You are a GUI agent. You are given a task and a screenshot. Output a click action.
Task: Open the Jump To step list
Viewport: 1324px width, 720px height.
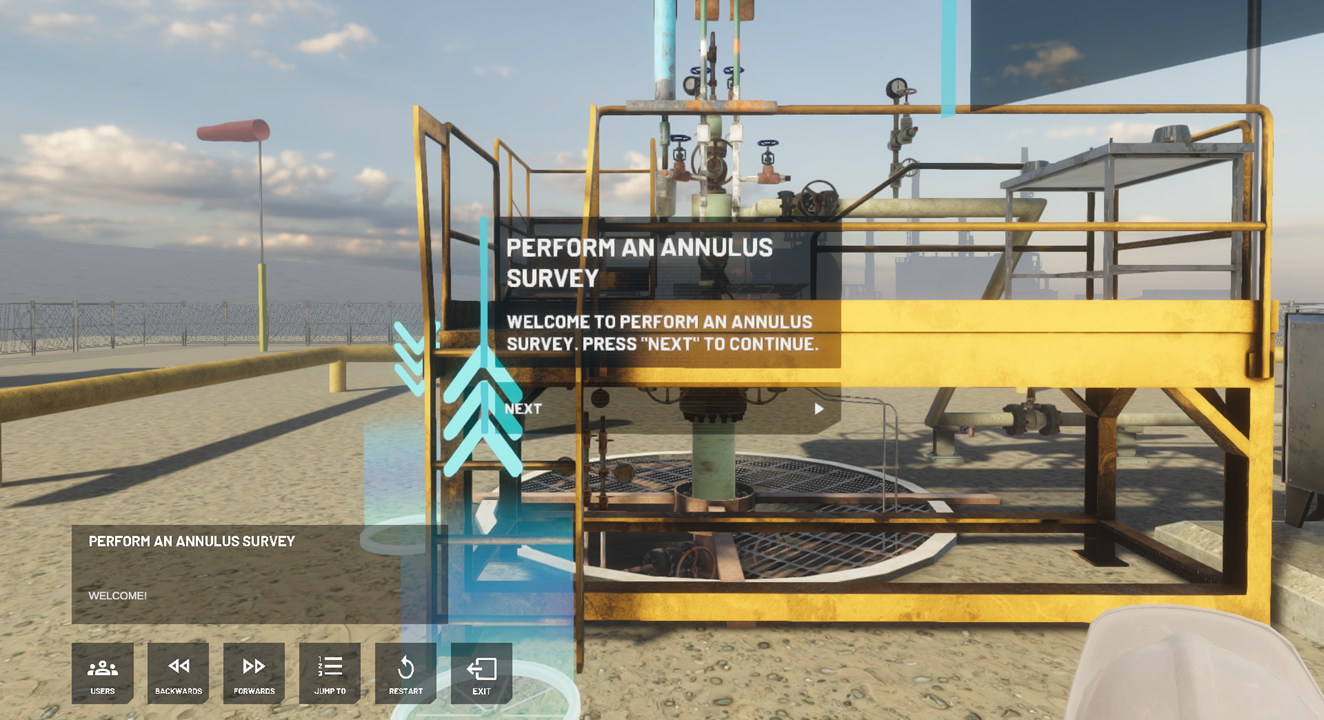(x=330, y=673)
